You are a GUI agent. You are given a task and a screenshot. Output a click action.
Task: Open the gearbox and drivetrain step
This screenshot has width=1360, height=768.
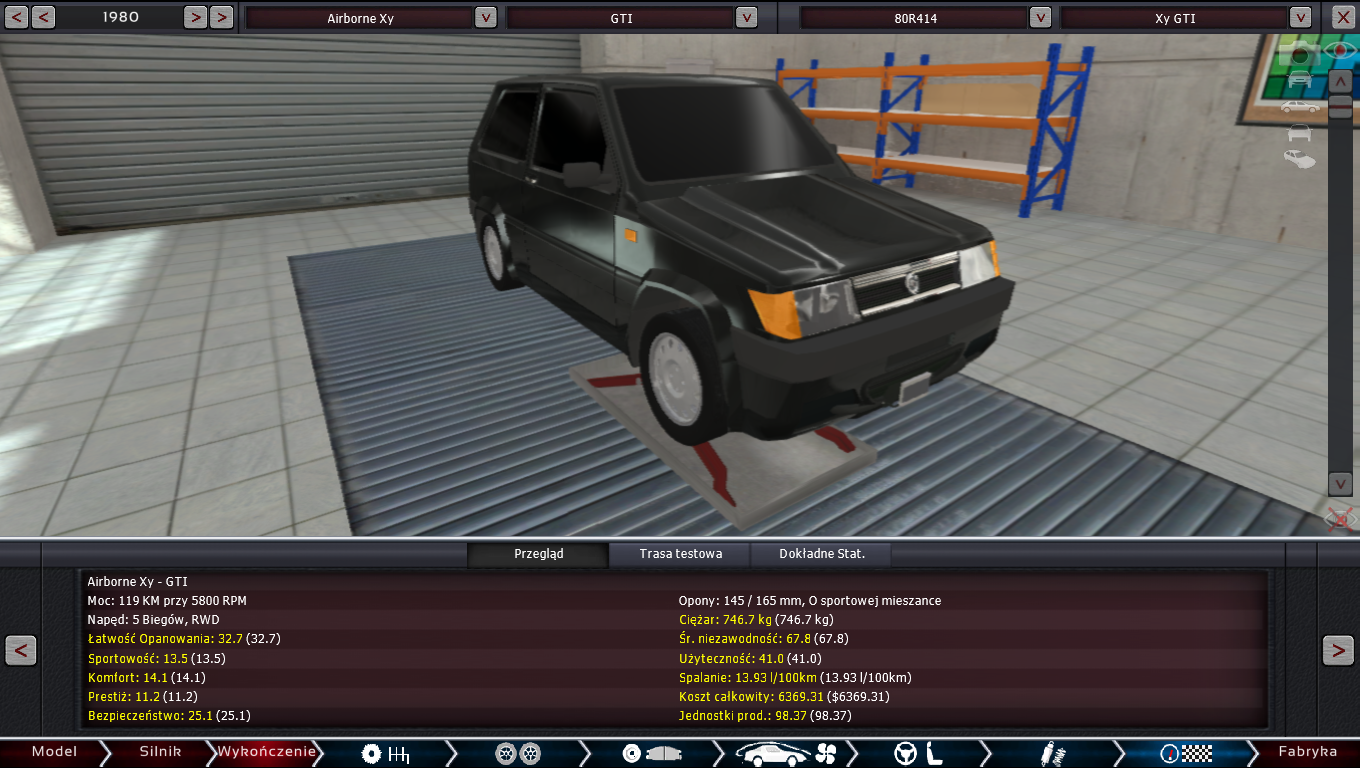coord(386,753)
